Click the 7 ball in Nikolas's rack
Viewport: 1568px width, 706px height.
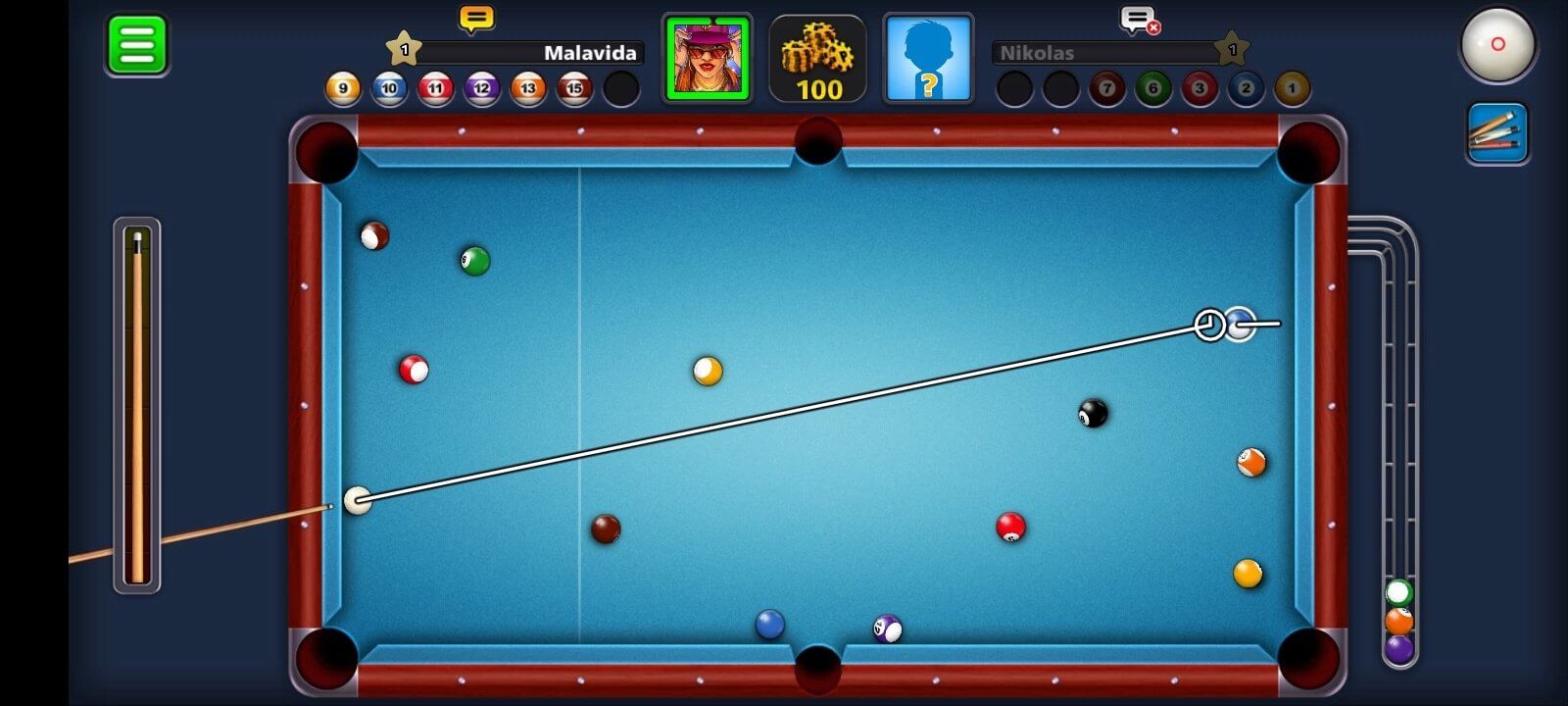click(1105, 88)
